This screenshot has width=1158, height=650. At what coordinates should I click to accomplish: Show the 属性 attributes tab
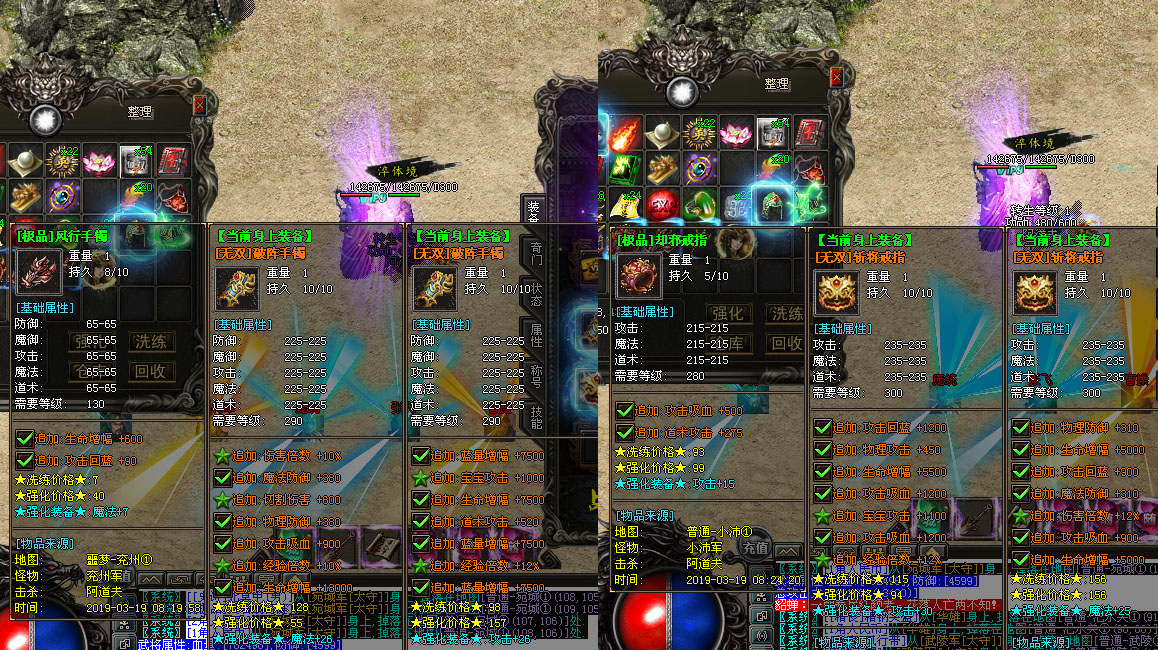(535, 336)
